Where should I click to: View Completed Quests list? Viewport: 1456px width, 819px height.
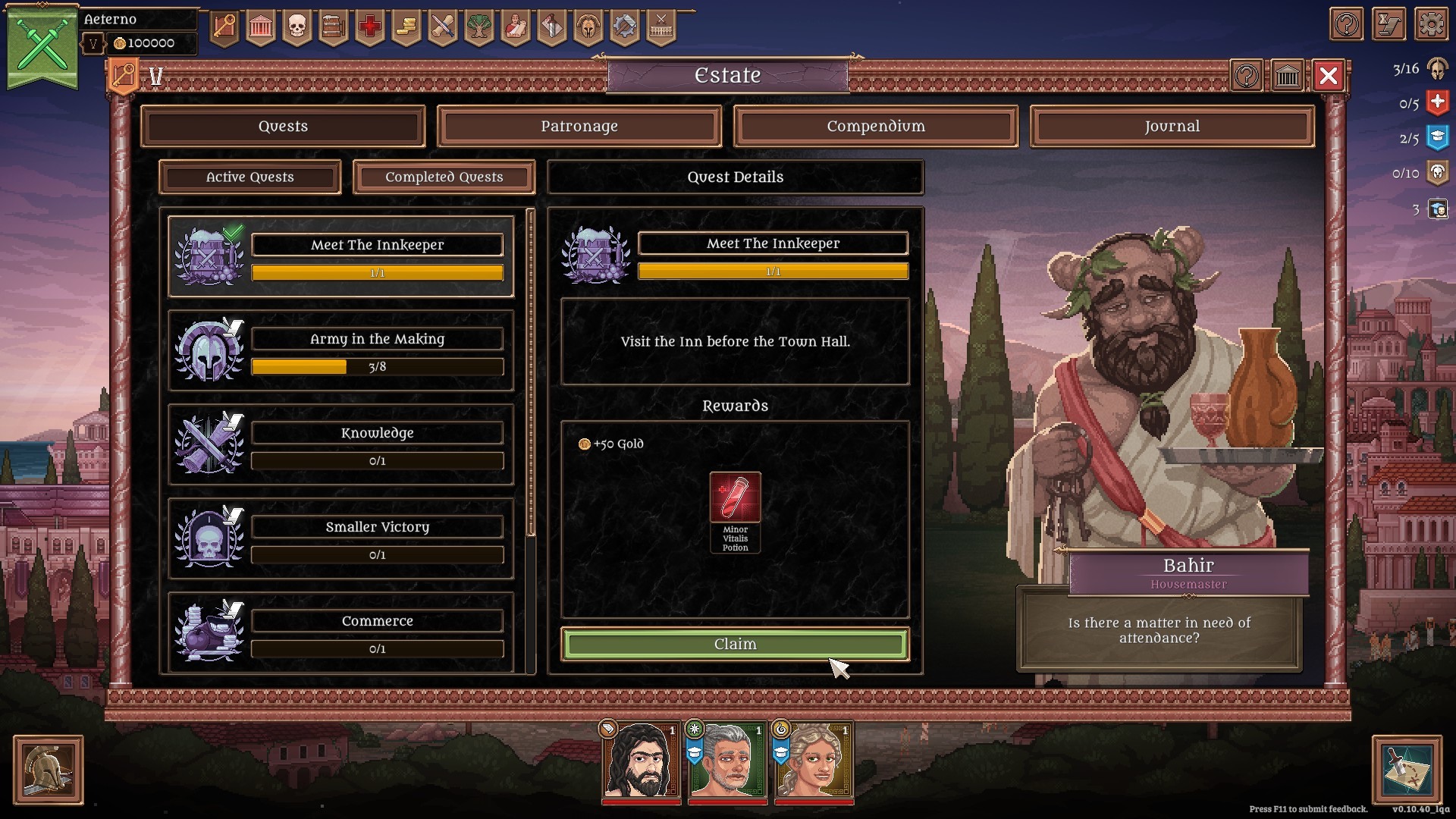coord(444,177)
